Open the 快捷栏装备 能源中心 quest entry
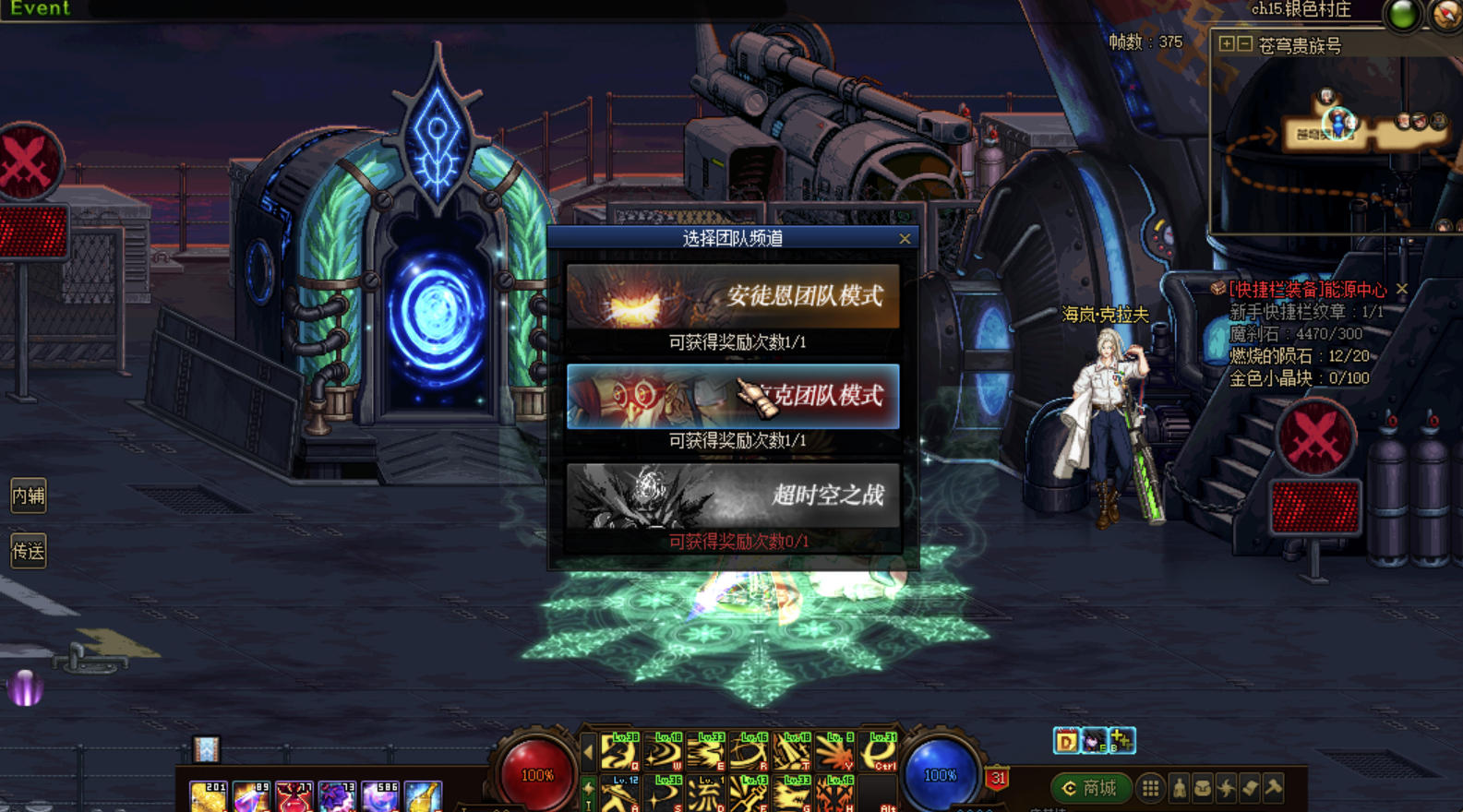 click(x=1307, y=290)
